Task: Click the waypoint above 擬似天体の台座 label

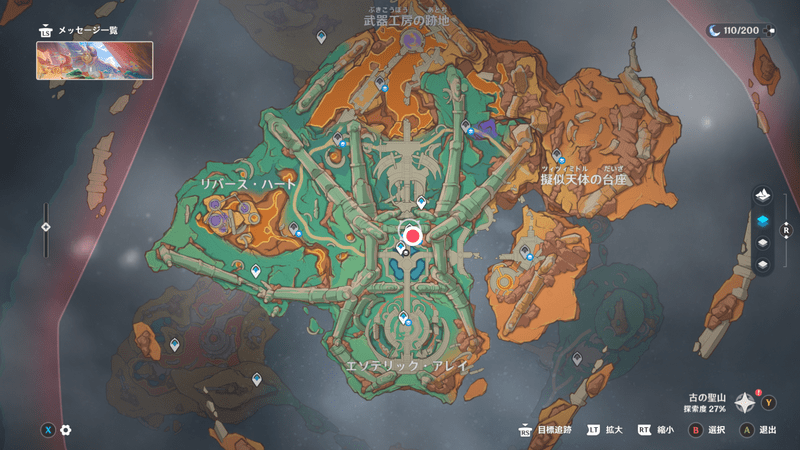Action: [556, 155]
